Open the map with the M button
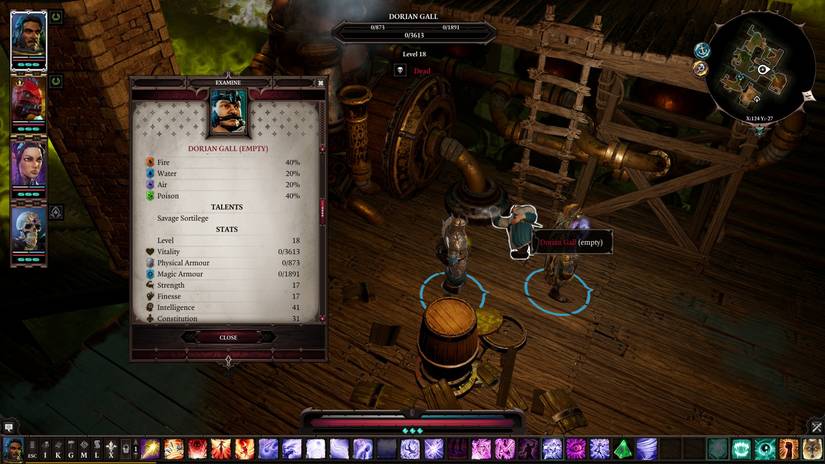Image resolution: width=825 pixels, height=464 pixels. click(x=84, y=449)
